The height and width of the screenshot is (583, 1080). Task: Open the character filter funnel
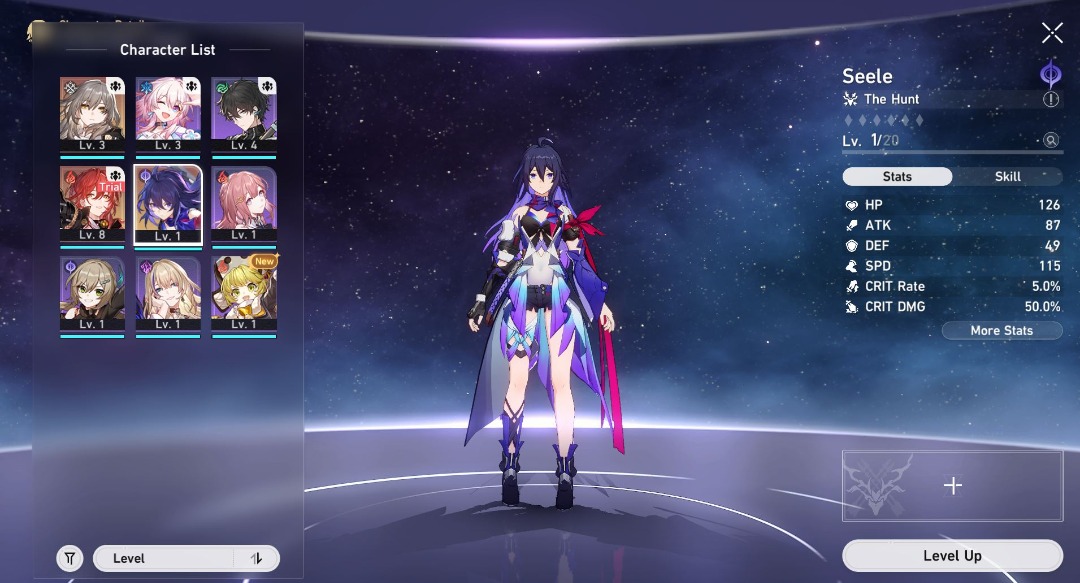pyautogui.click(x=70, y=559)
